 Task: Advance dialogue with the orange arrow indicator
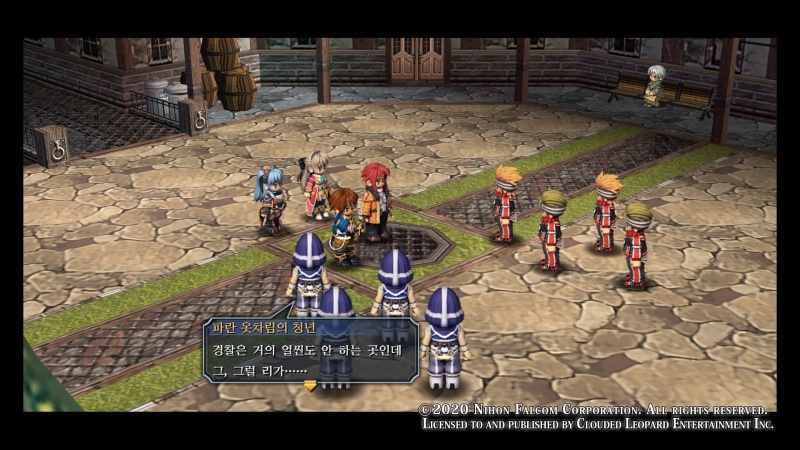310,385
